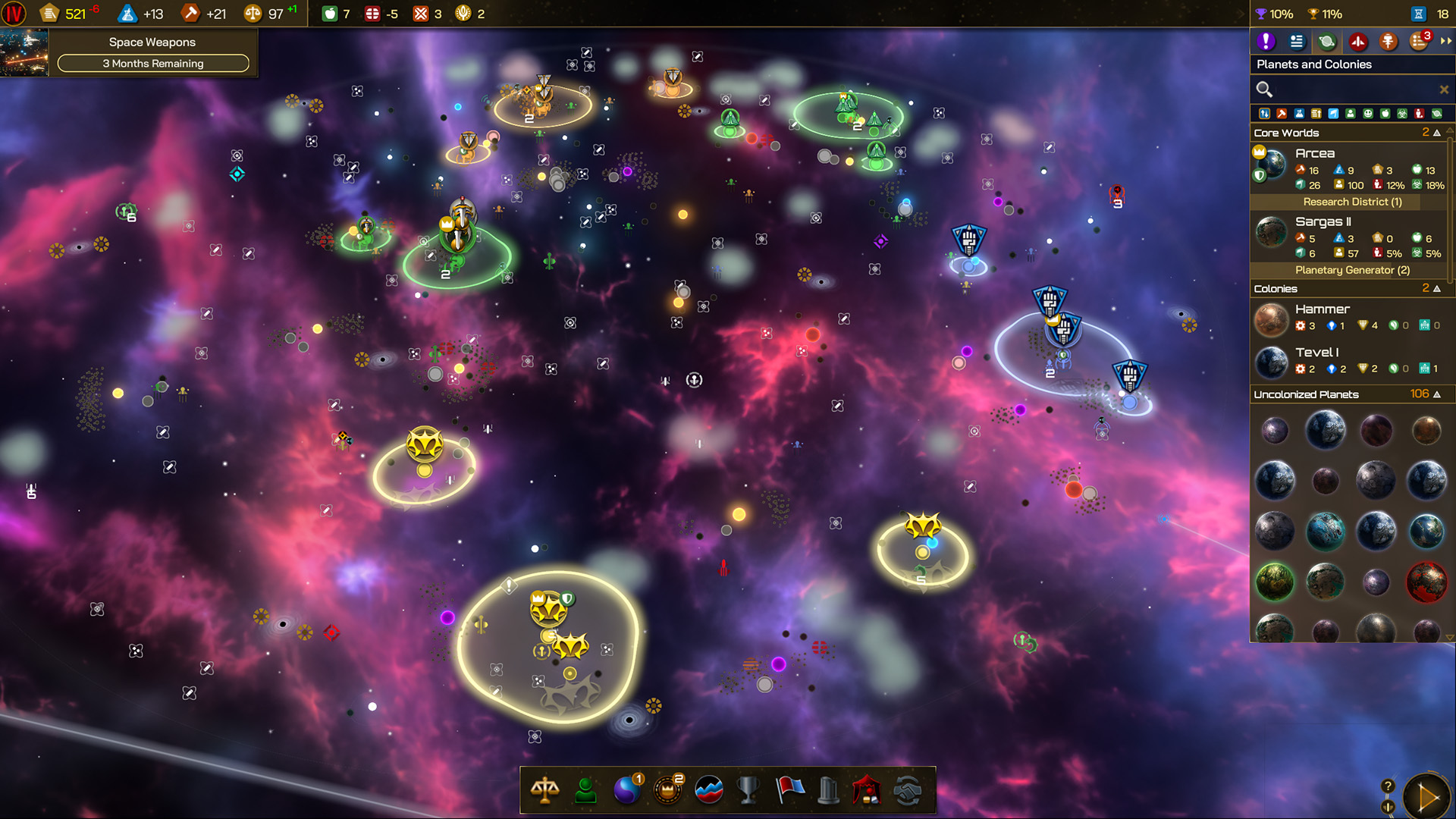Click the treasury credits icon showing 521

point(49,13)
